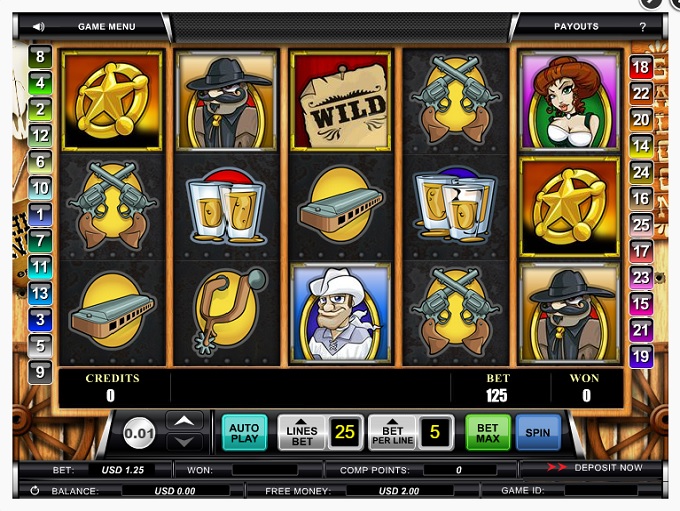Choose payline 18 marker
This screenshot has width=680, height=511.
point(641,67)
